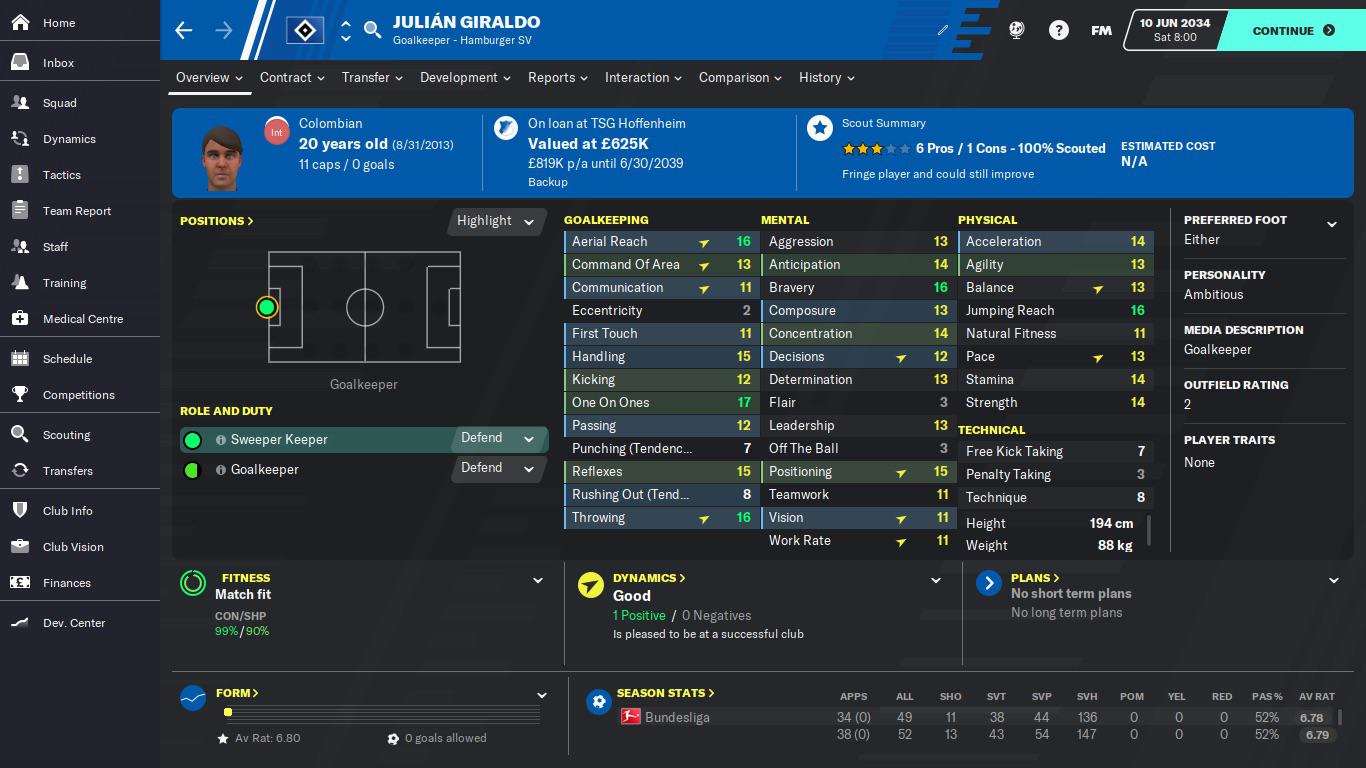Open the world globe icon

click(x=1016, y=30)
